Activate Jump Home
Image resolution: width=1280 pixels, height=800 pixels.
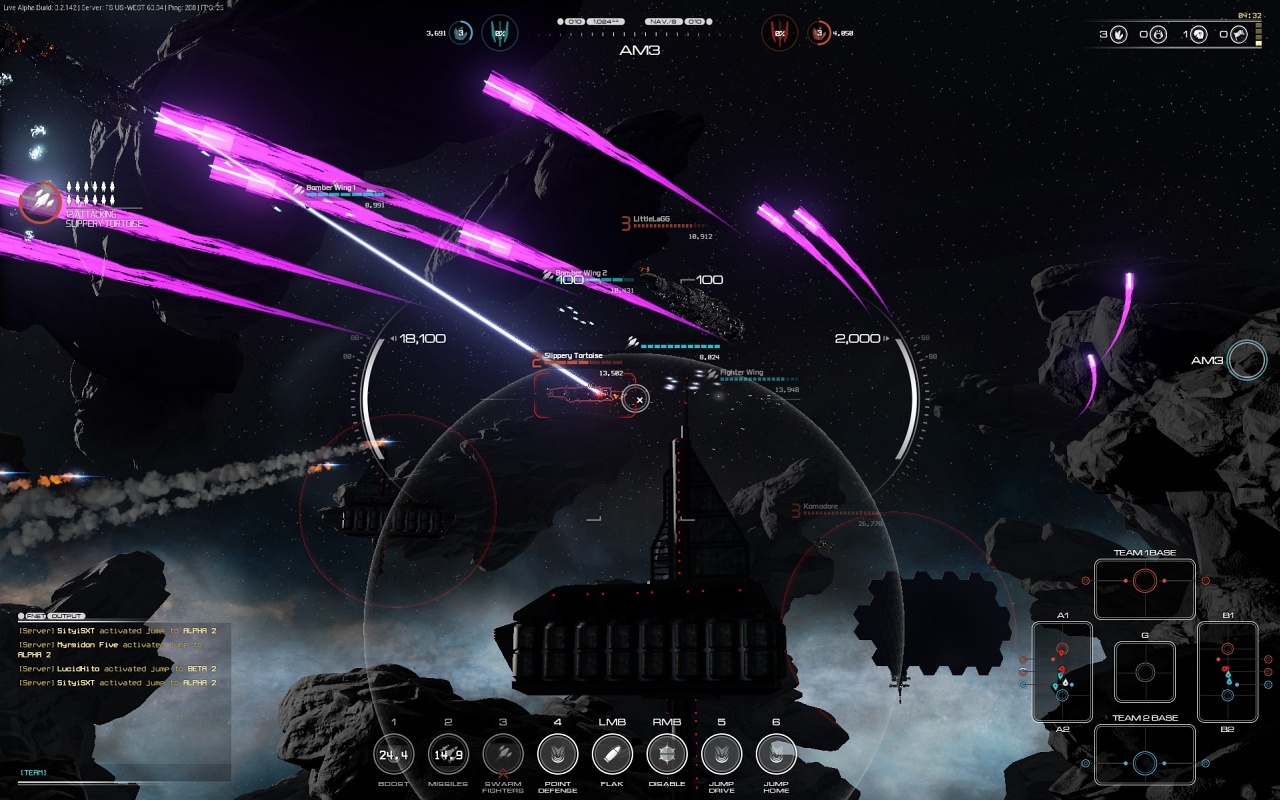click(x=776, y=754)
